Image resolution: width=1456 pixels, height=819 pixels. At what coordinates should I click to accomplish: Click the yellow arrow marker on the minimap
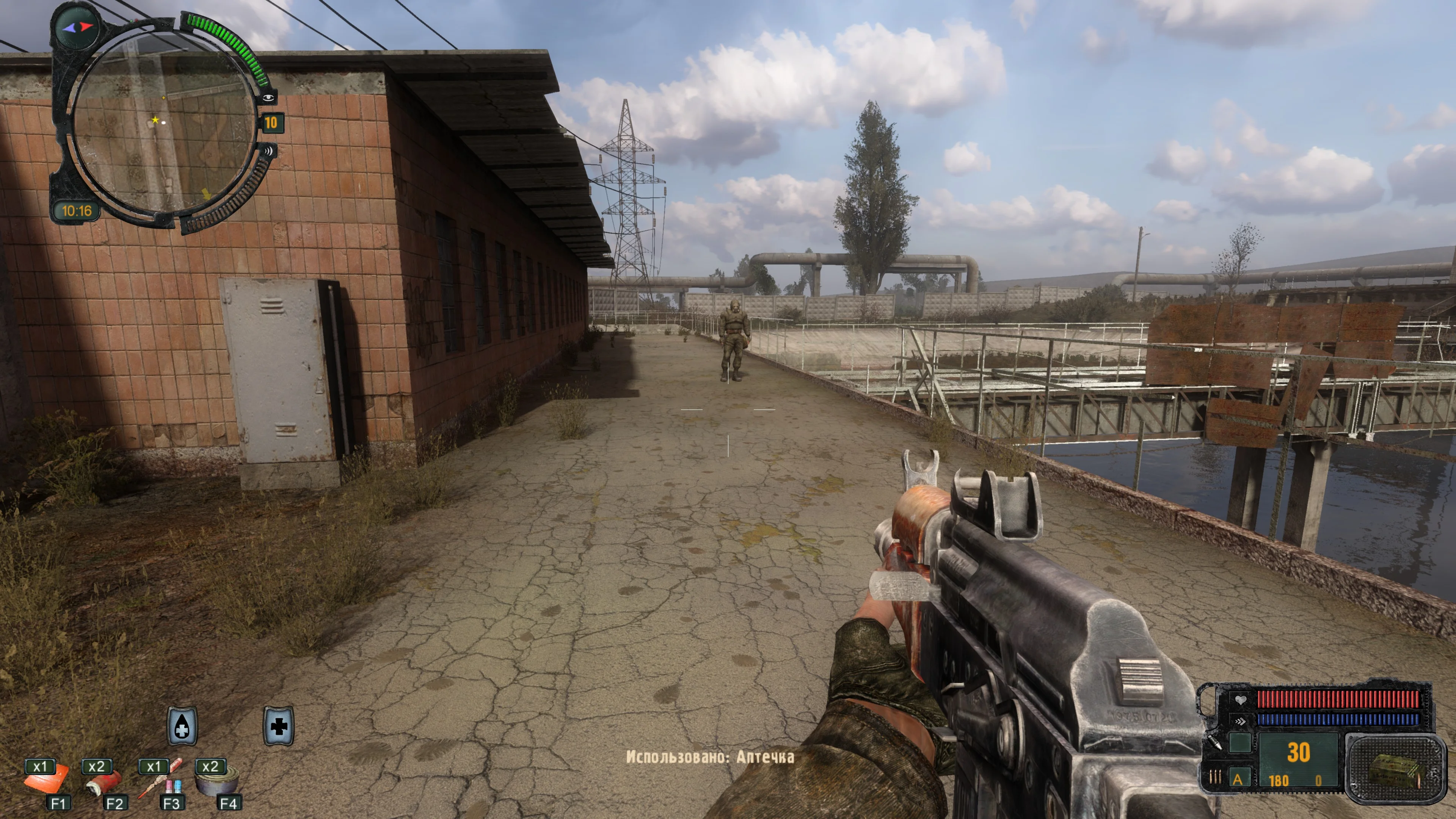pyautogui.click(x=206, y=194)
